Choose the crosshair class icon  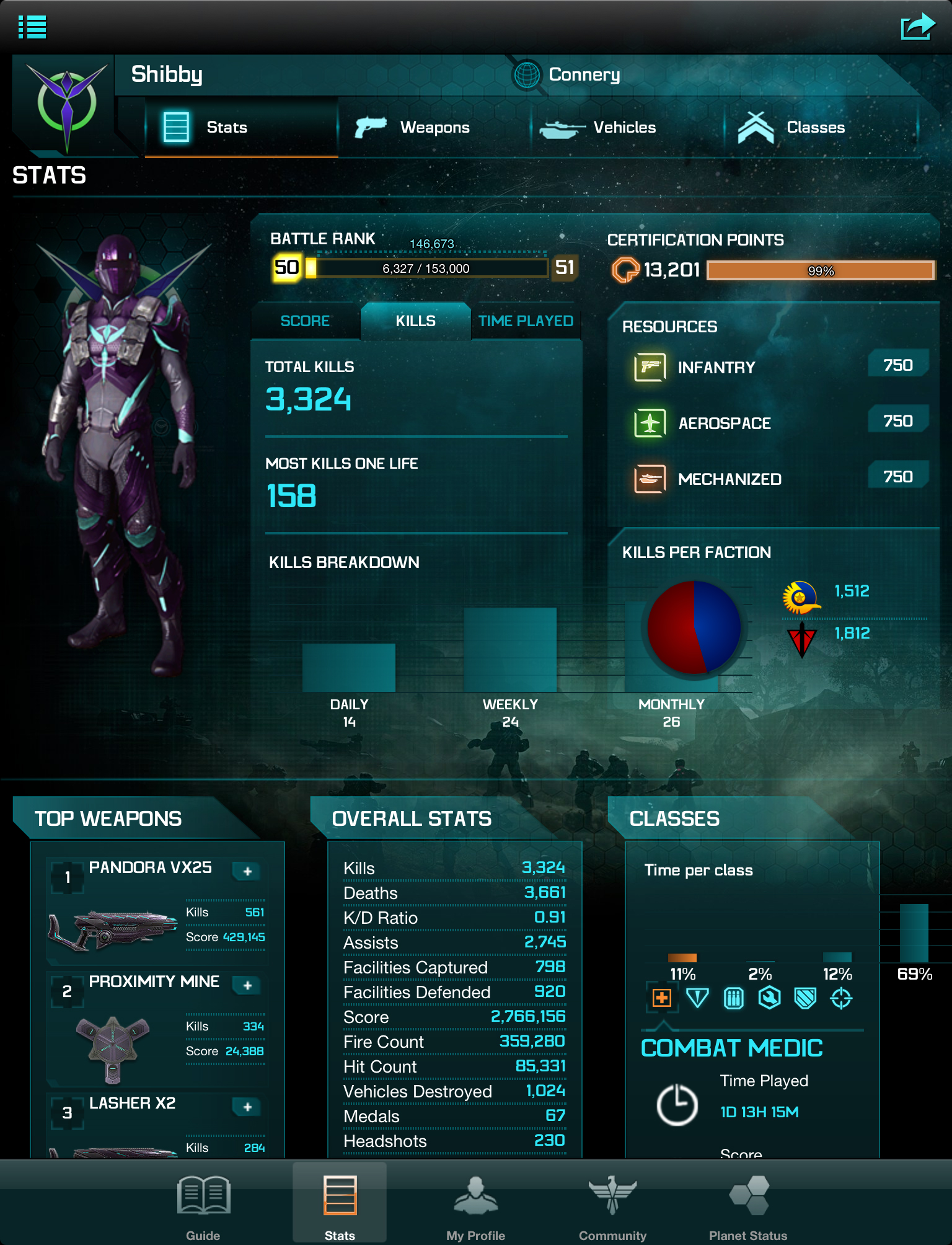[x=841, y=998]
